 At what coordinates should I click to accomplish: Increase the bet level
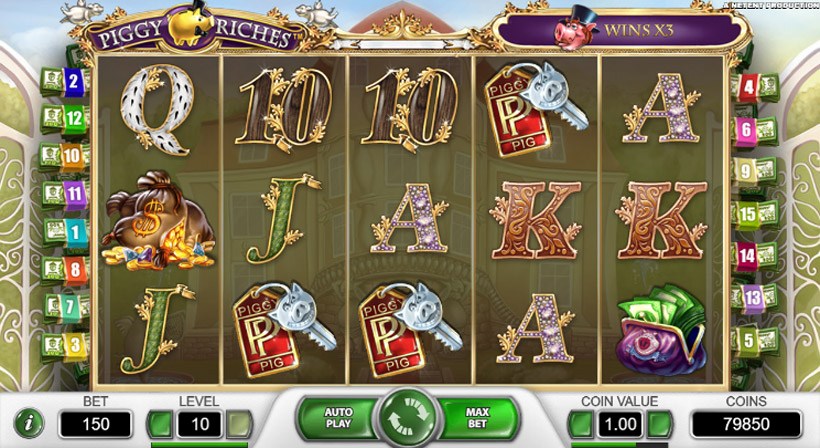pos(237,424)
